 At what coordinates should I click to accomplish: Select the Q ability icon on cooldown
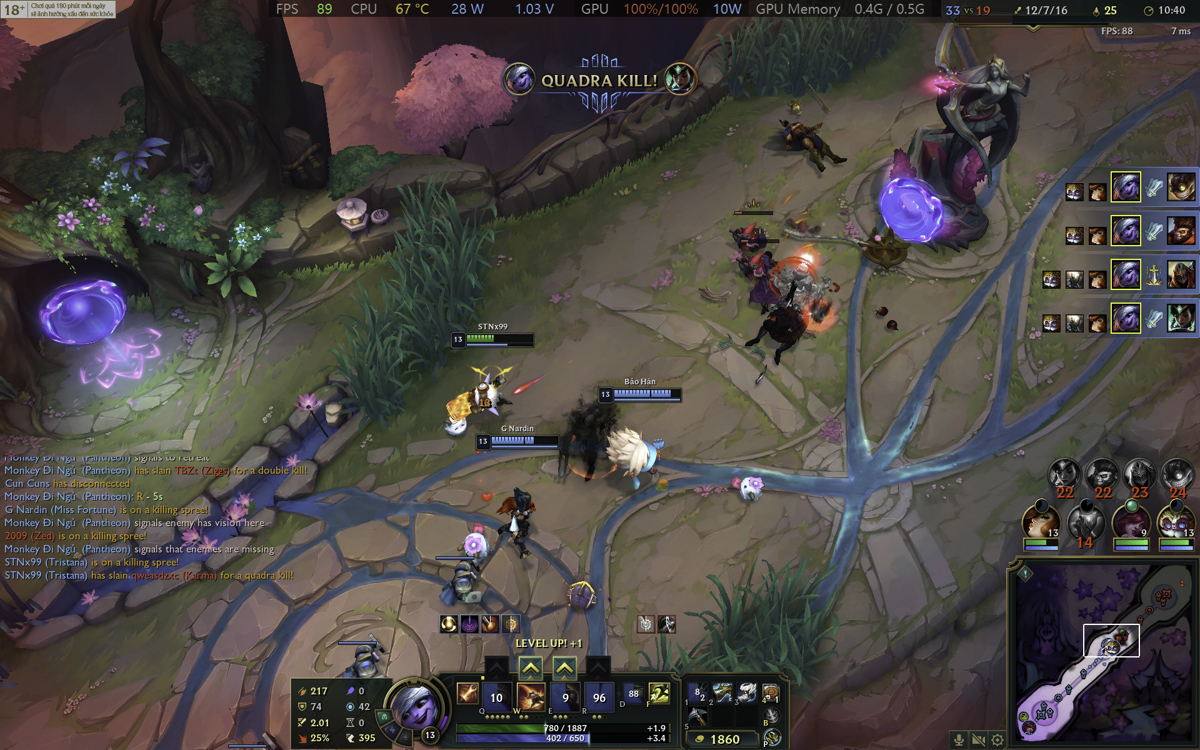497,697
